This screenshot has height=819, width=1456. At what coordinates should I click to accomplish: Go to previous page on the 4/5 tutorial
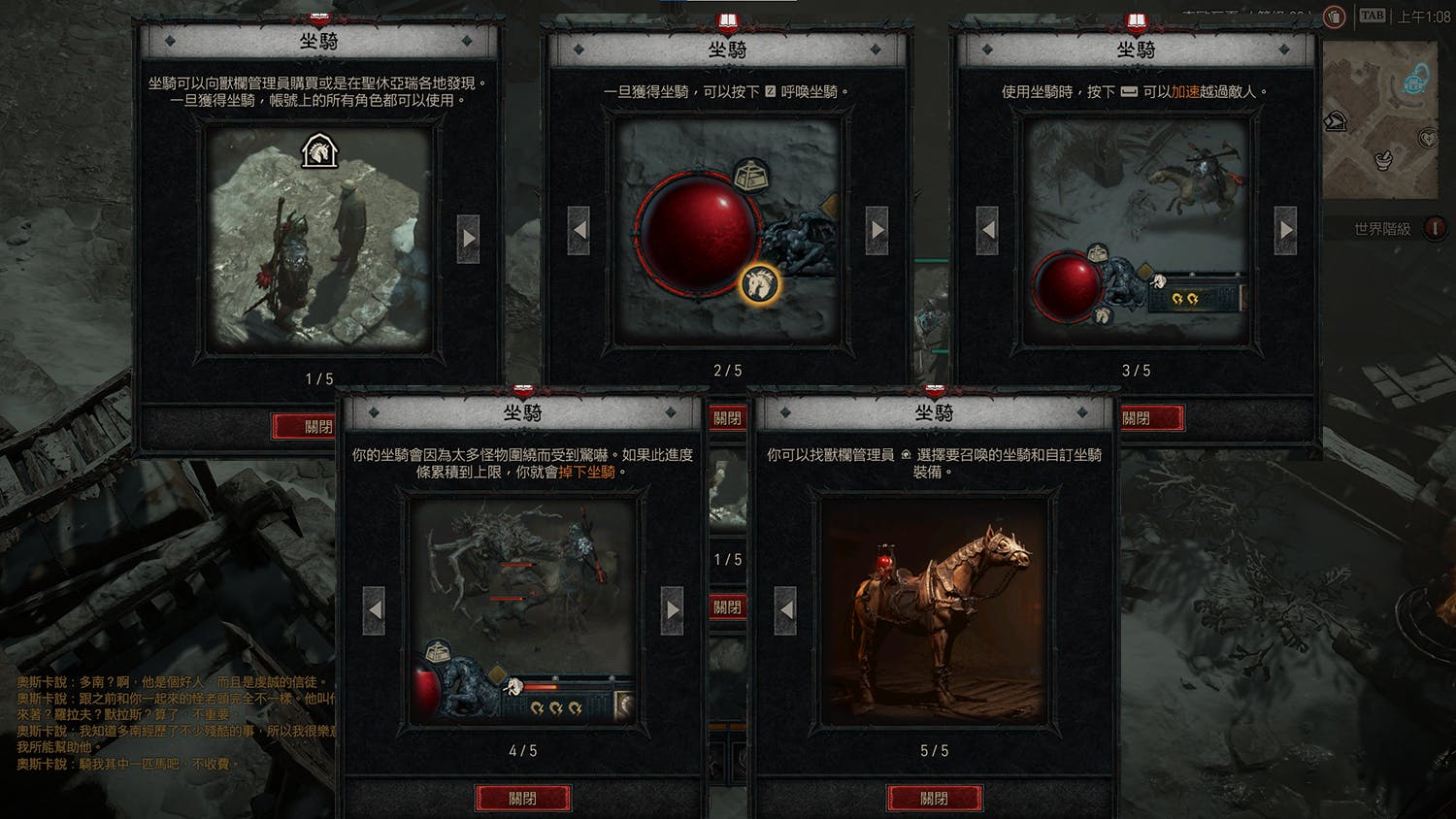(375, 610)
